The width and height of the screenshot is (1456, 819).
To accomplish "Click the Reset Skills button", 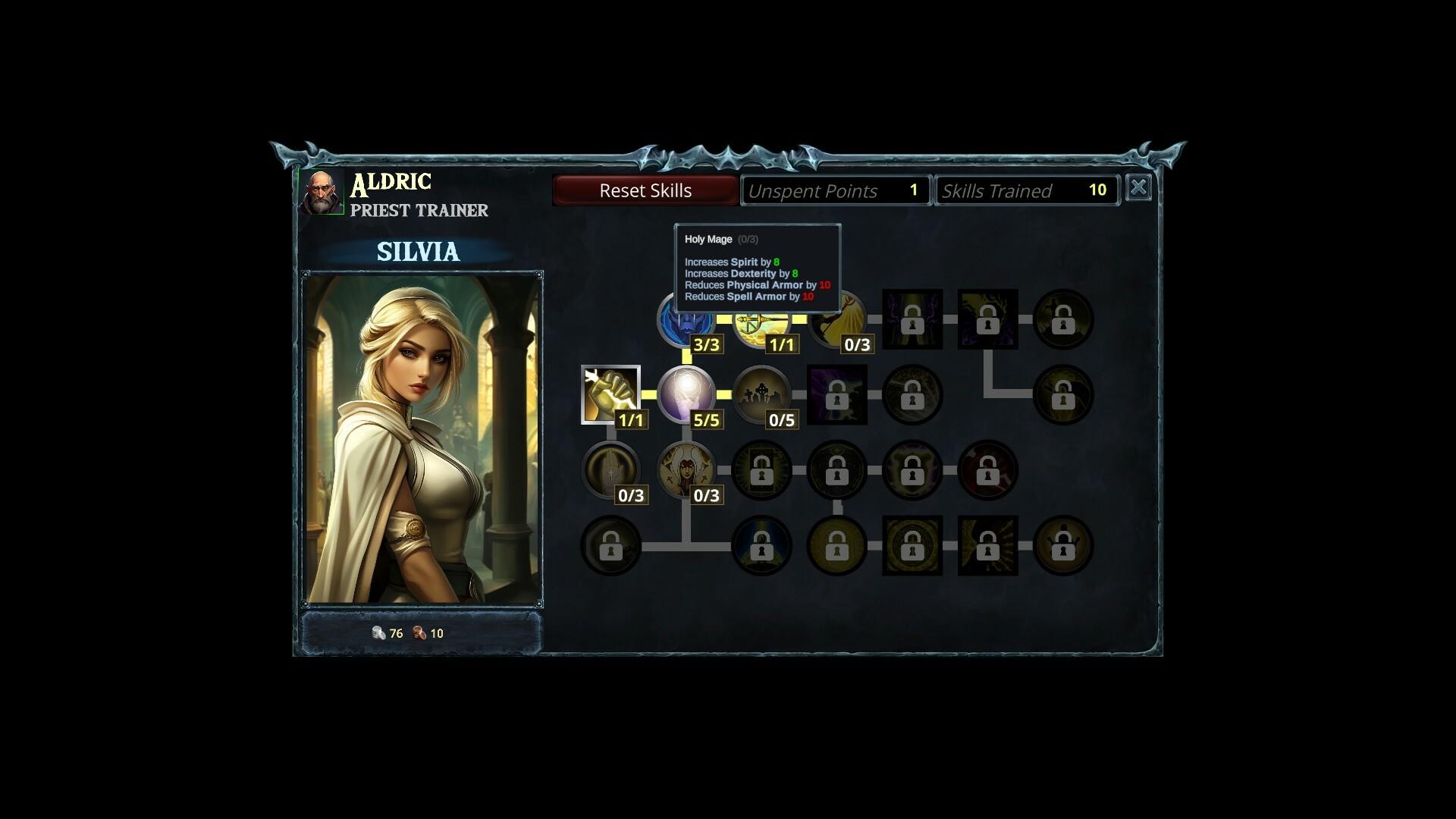I will point(645,190).
